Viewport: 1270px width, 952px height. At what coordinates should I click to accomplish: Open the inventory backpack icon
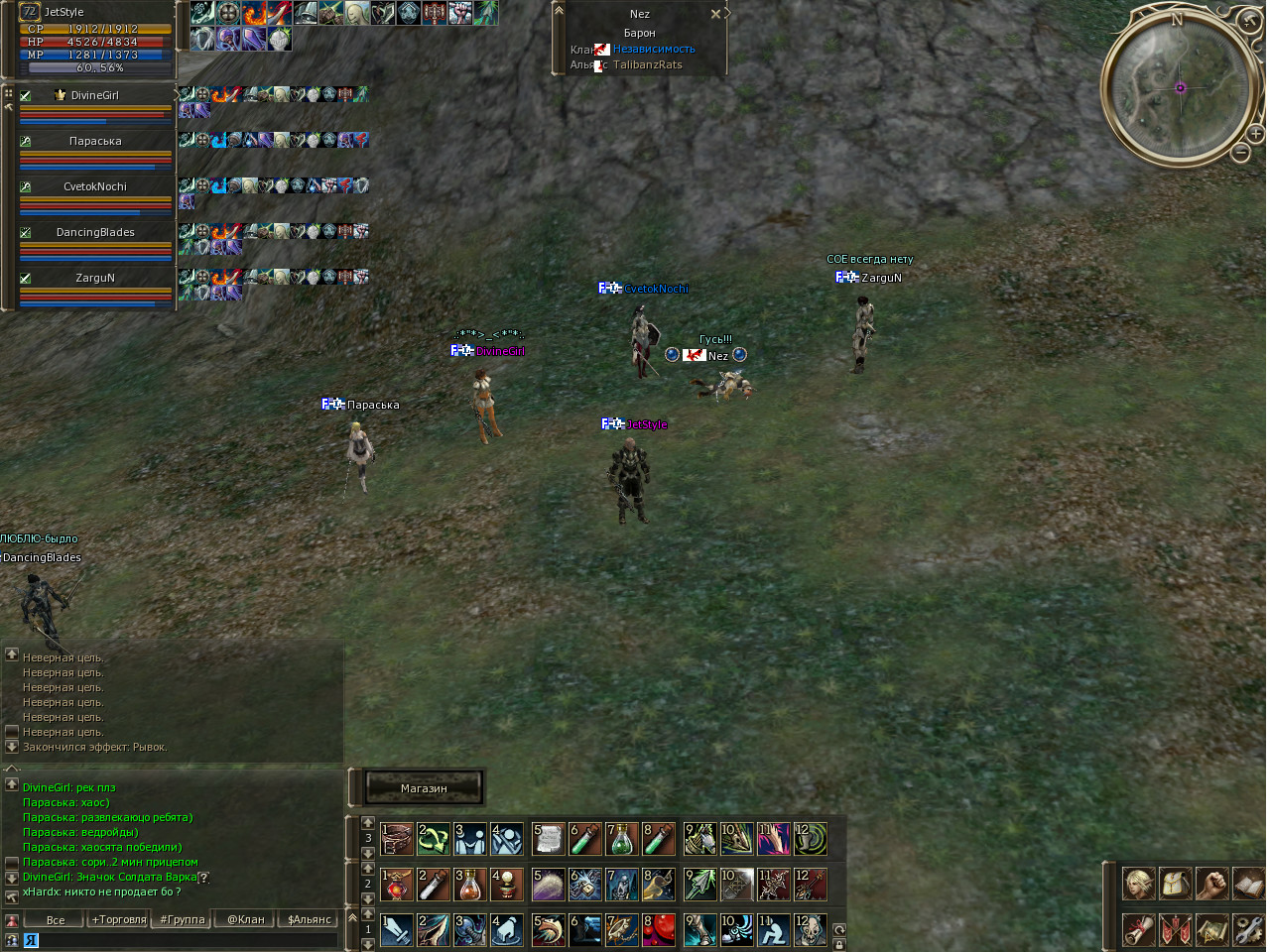[x=1175, y=883]
